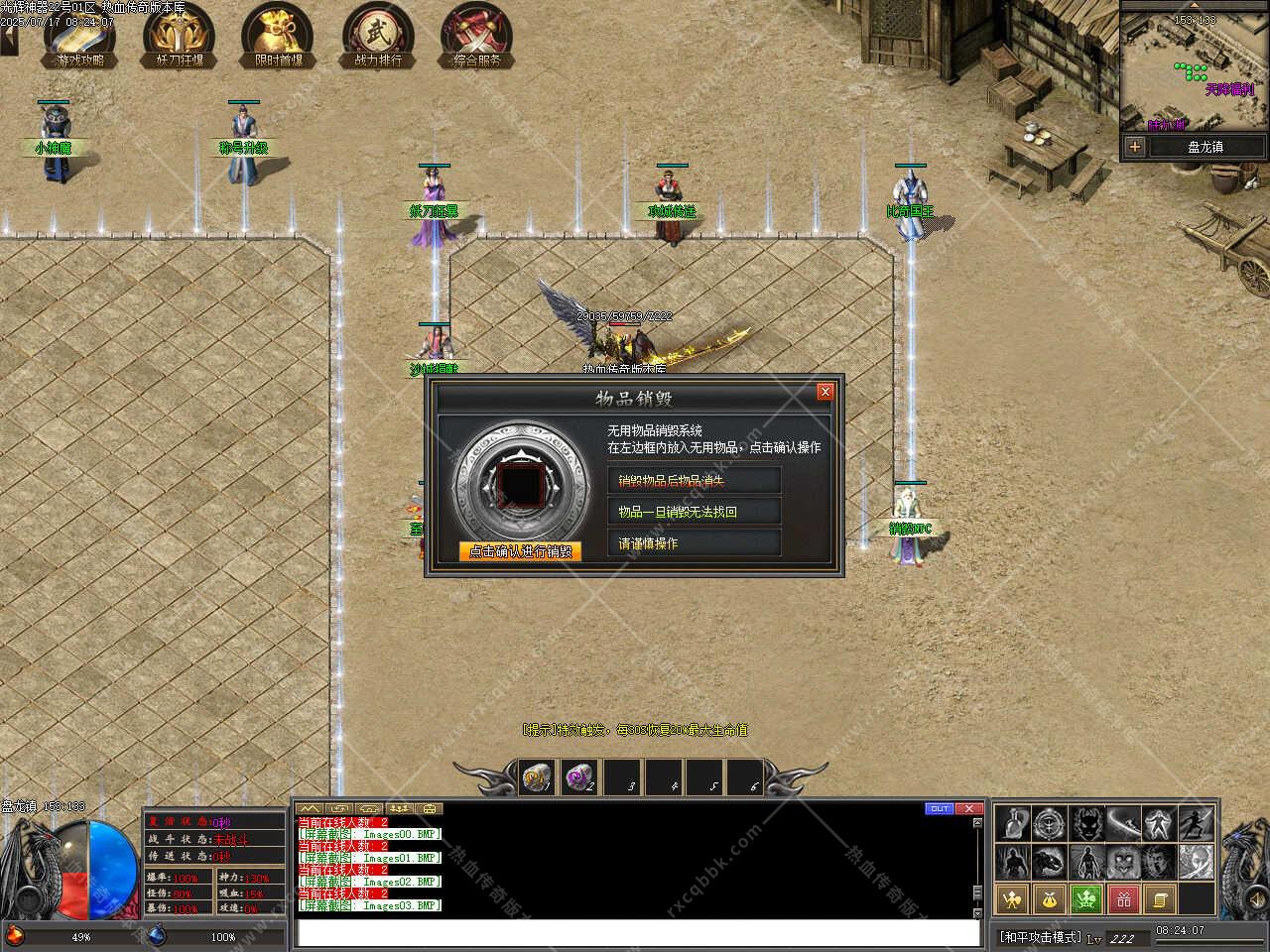The image size is (1270, 952).
Task: Open the 游戏攻略 game guide menu
Action: (80, 35)
